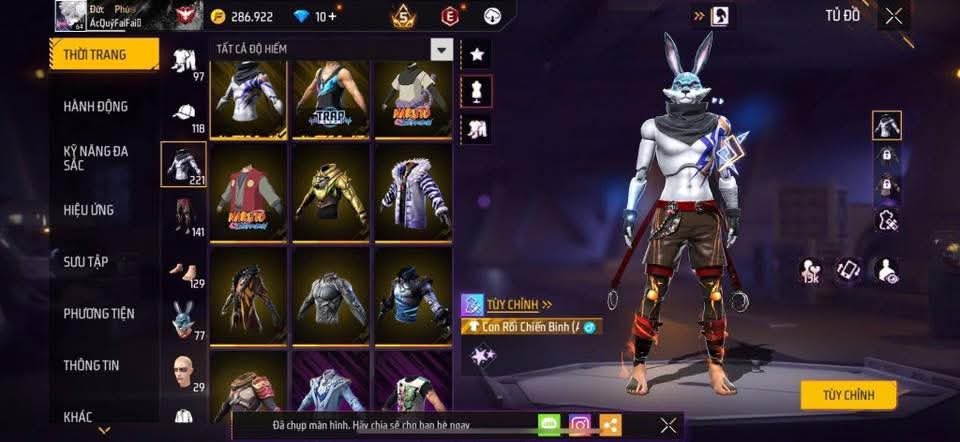Share screenshot via Instagram icon

click(x=580, y=425)
